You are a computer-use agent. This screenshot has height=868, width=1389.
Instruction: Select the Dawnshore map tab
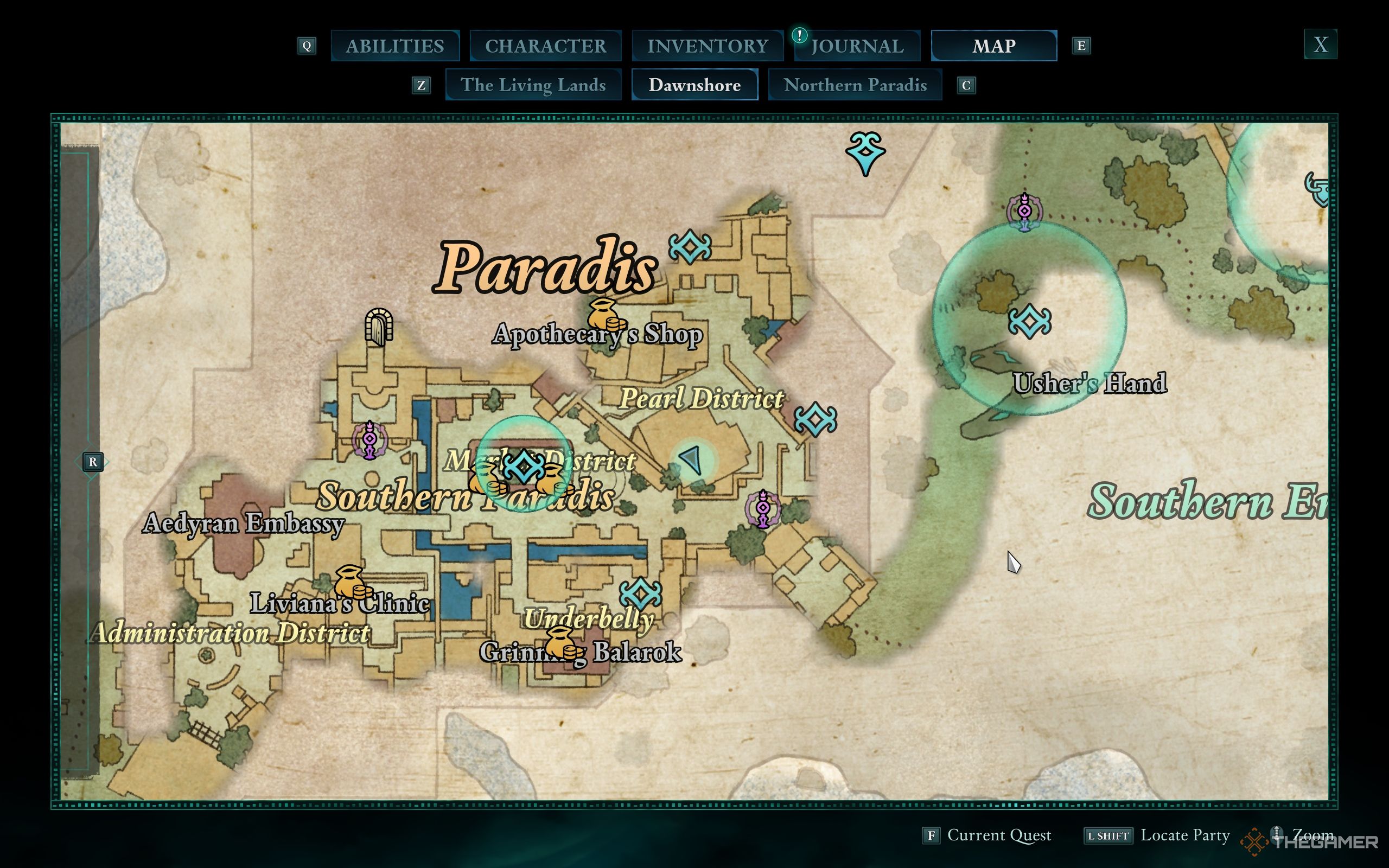point(694,85)
